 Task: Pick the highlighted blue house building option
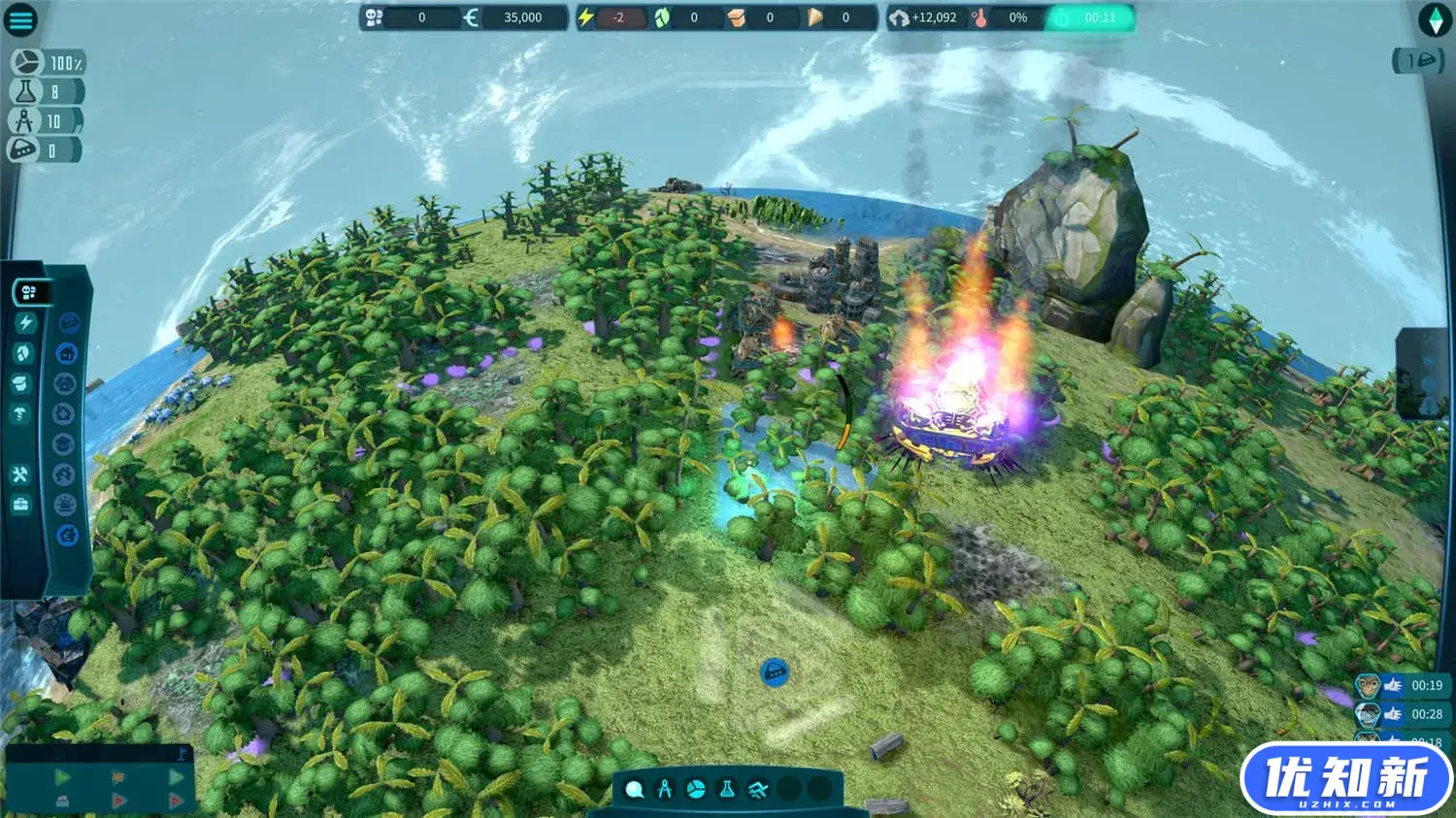click(66, 353)
